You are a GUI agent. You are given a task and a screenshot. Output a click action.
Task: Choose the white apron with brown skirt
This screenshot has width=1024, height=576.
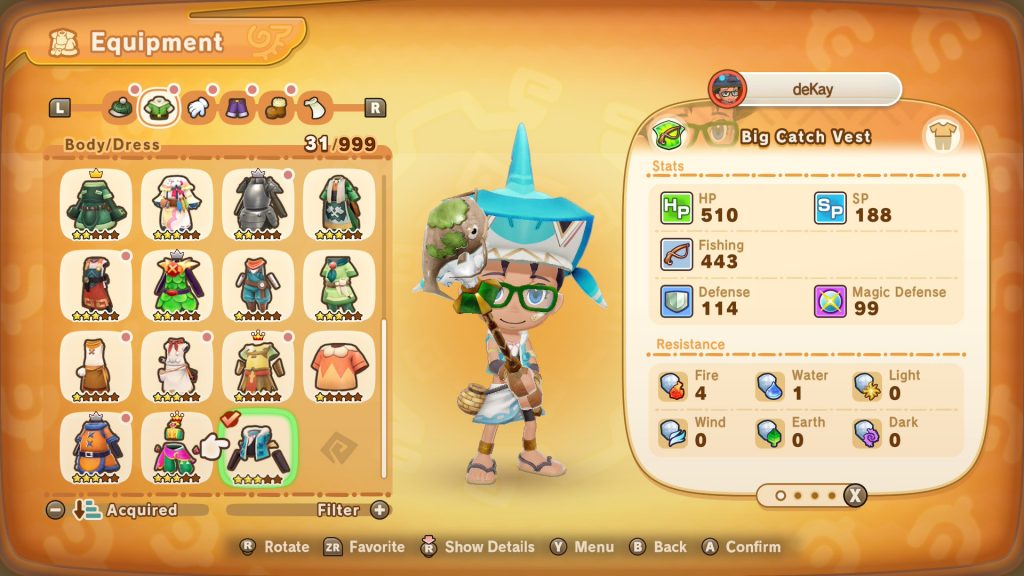coord(96,365)
